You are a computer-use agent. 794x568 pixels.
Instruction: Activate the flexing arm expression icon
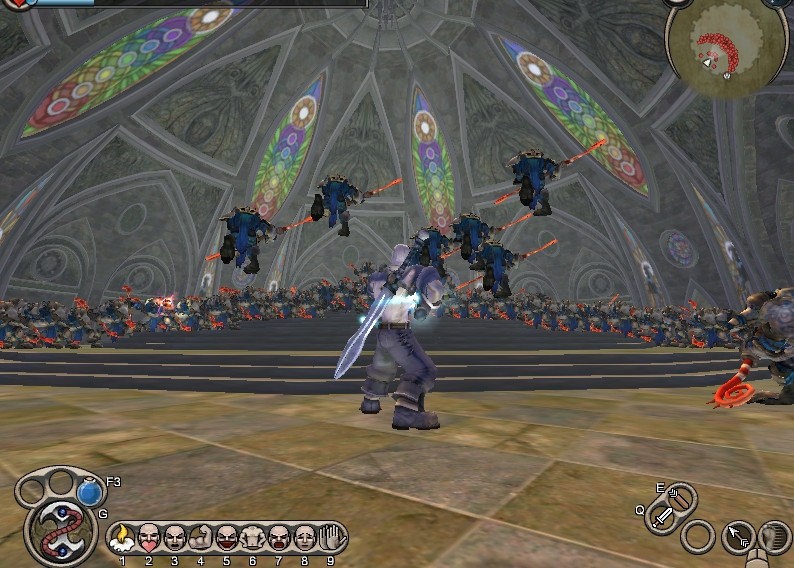tap(200, 539)
